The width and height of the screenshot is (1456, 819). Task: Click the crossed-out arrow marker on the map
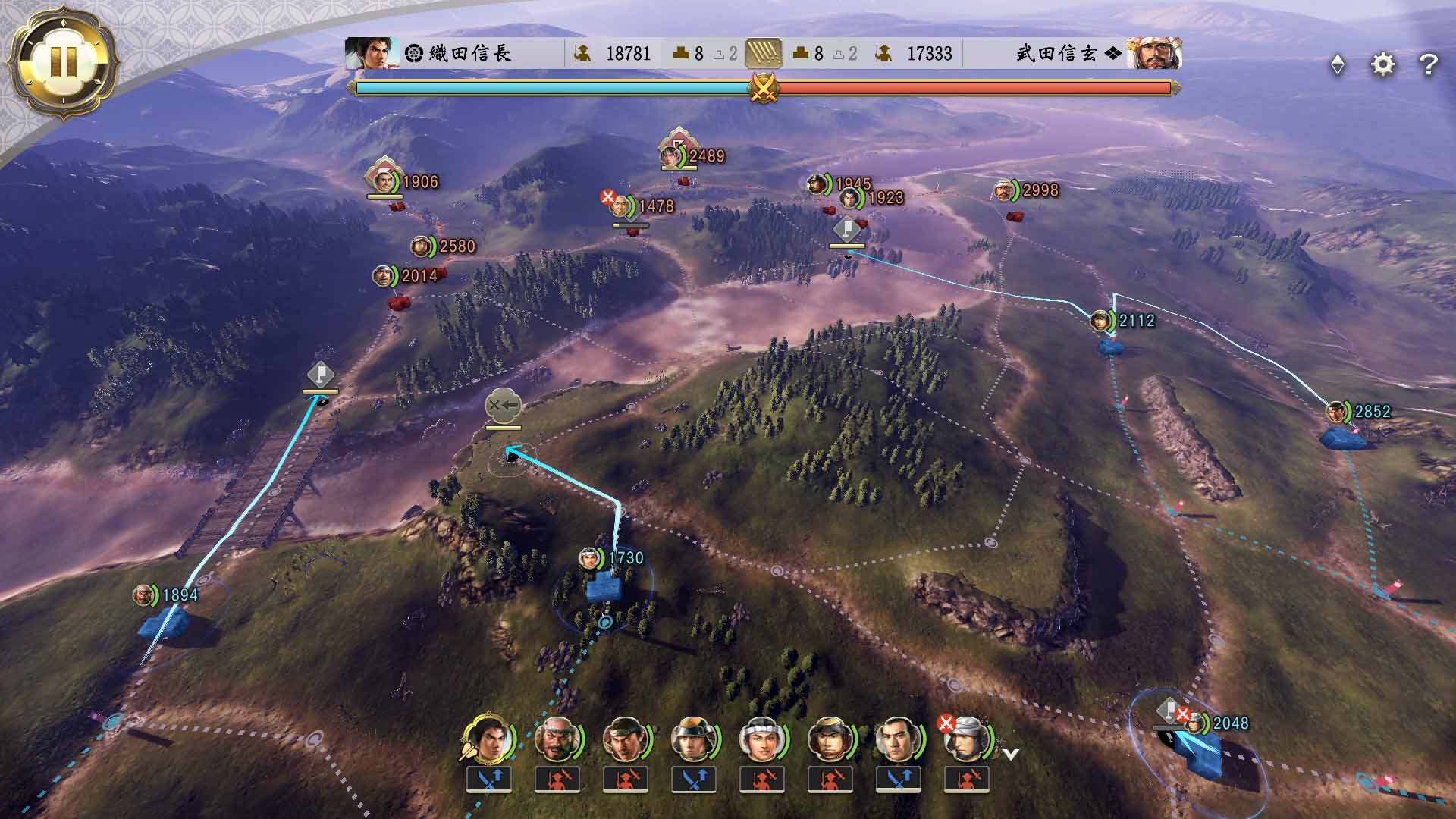point(503,406)
